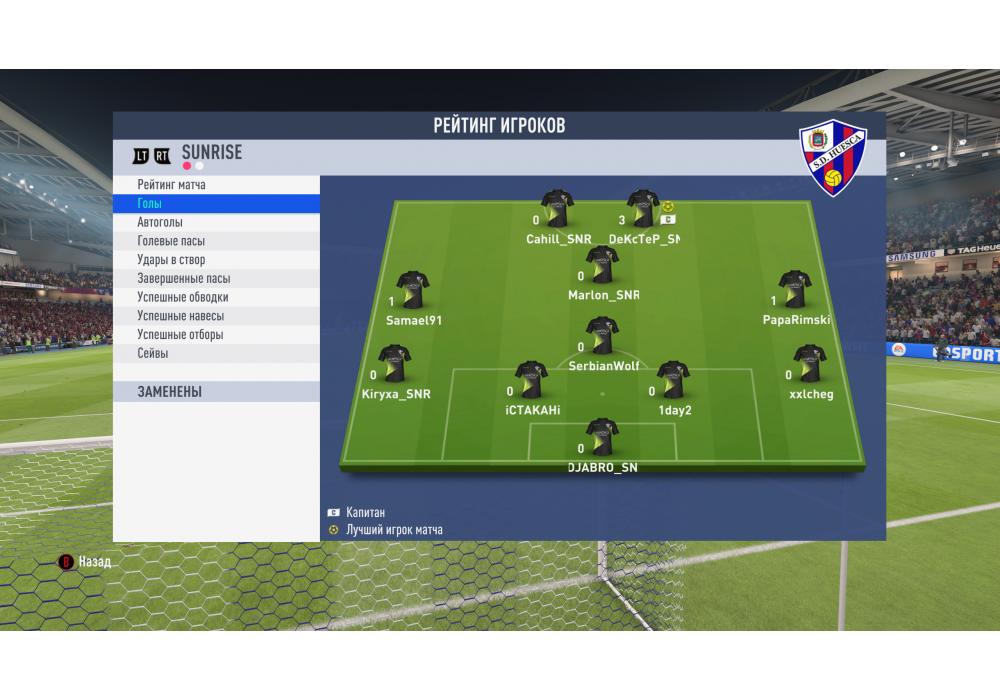Click the Назад back label

(95, 562)
